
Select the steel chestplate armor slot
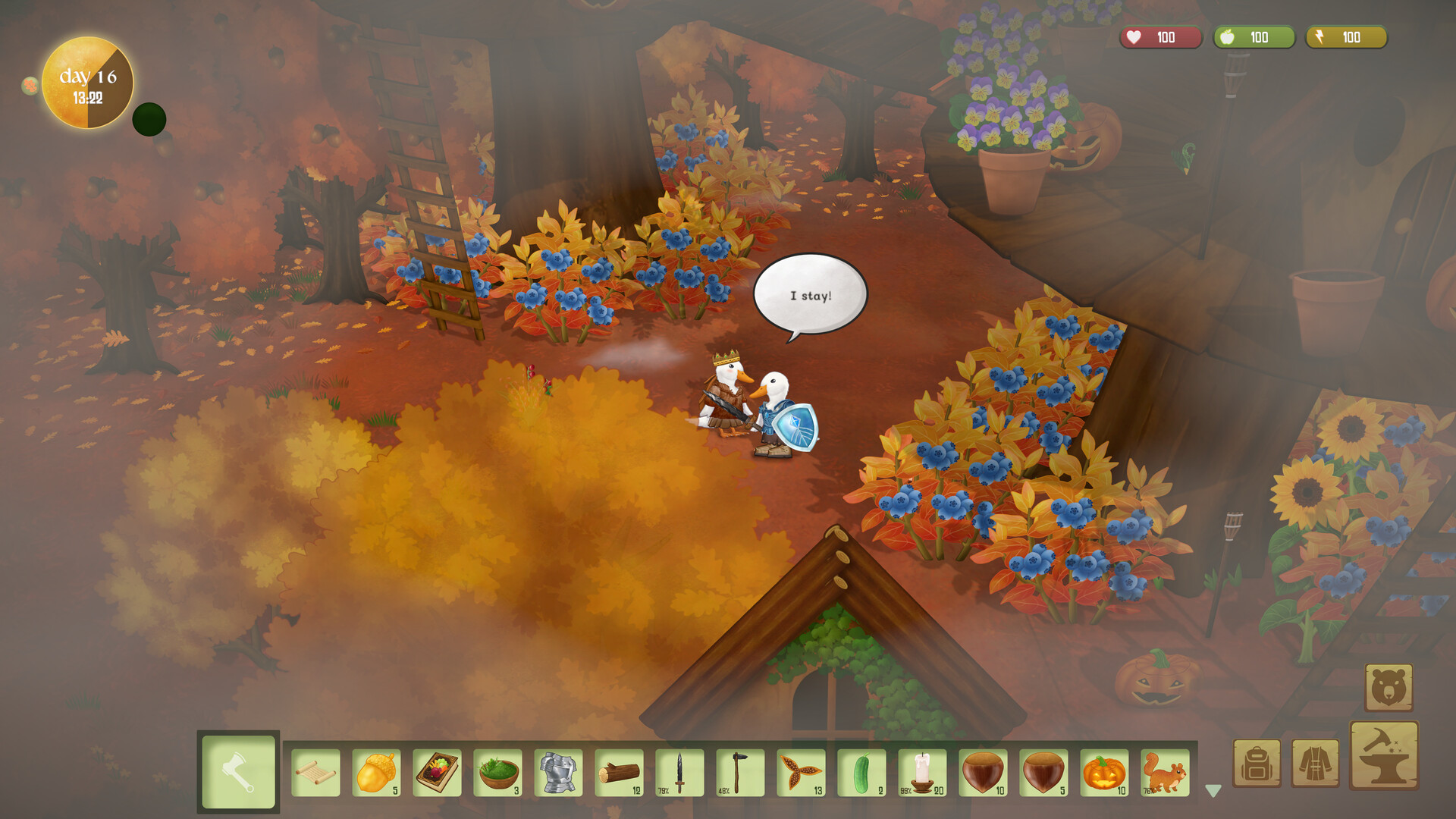[558, 773]
